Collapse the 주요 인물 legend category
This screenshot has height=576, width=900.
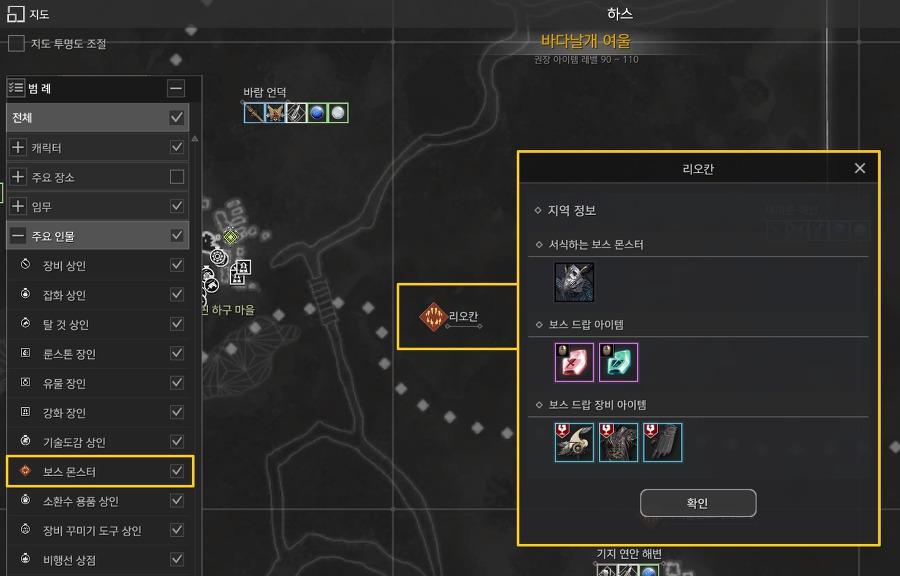click(x=18, y=236)
